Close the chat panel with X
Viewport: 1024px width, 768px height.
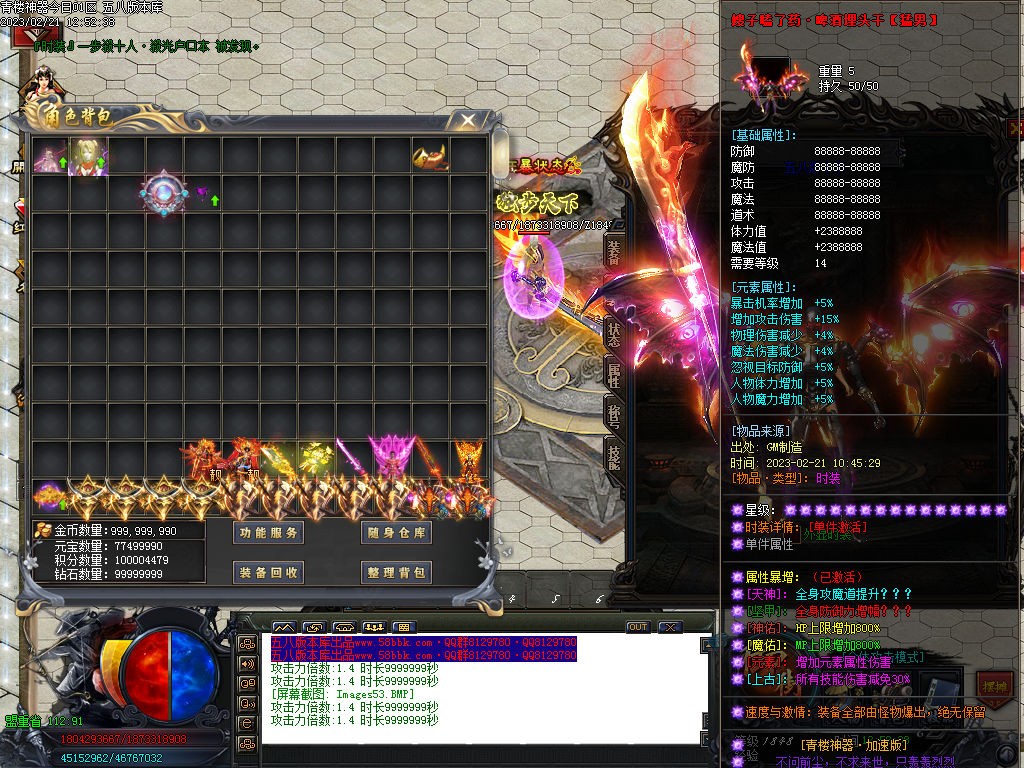point(669,627)
